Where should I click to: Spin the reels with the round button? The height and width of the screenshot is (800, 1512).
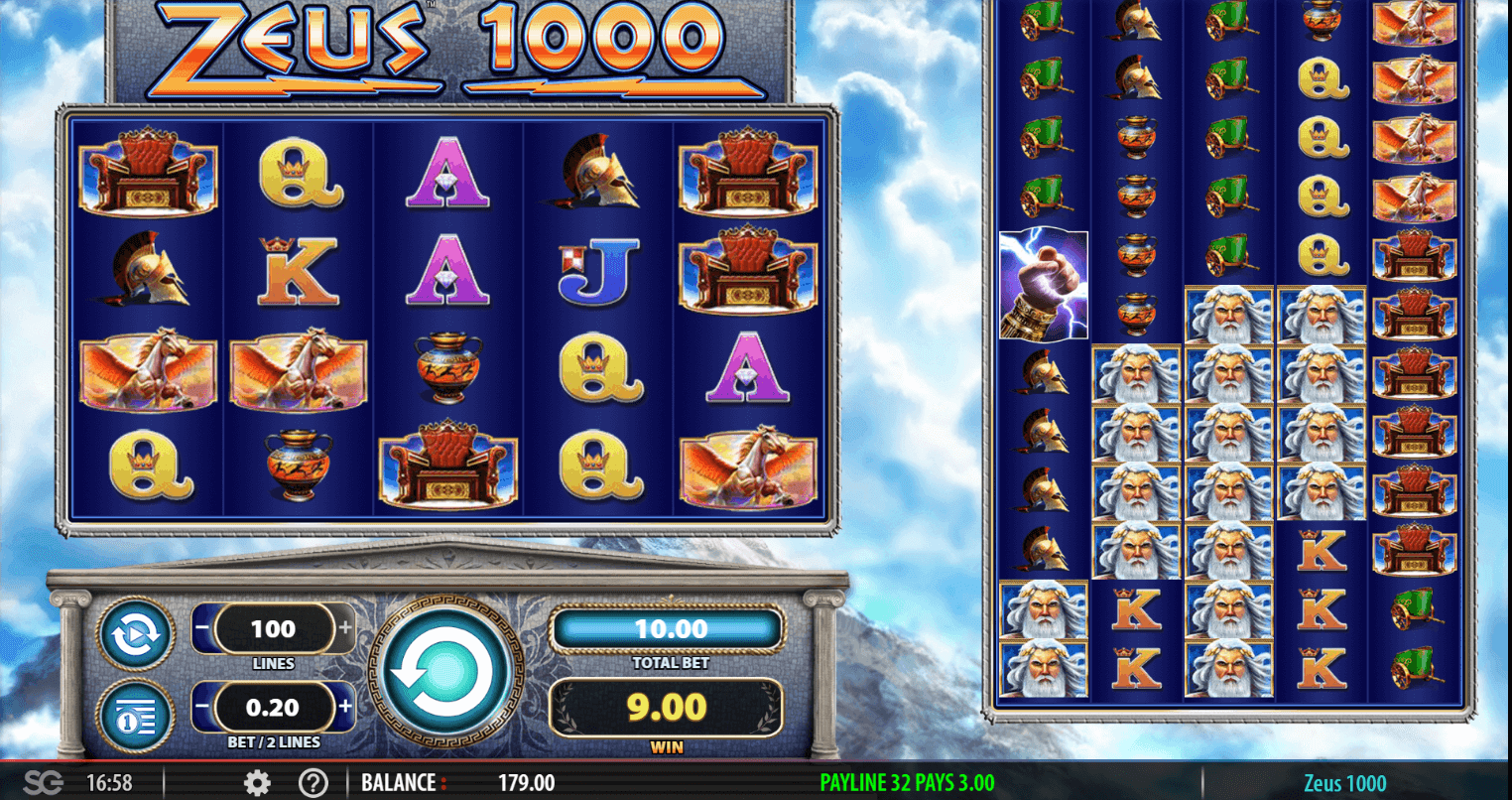coord(445,673)
